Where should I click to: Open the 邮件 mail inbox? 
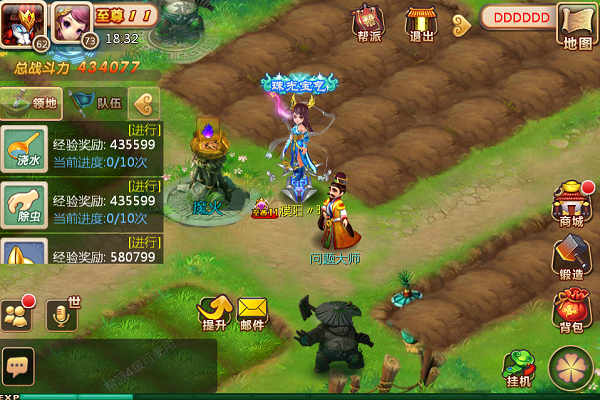click(x=252, y=313)
